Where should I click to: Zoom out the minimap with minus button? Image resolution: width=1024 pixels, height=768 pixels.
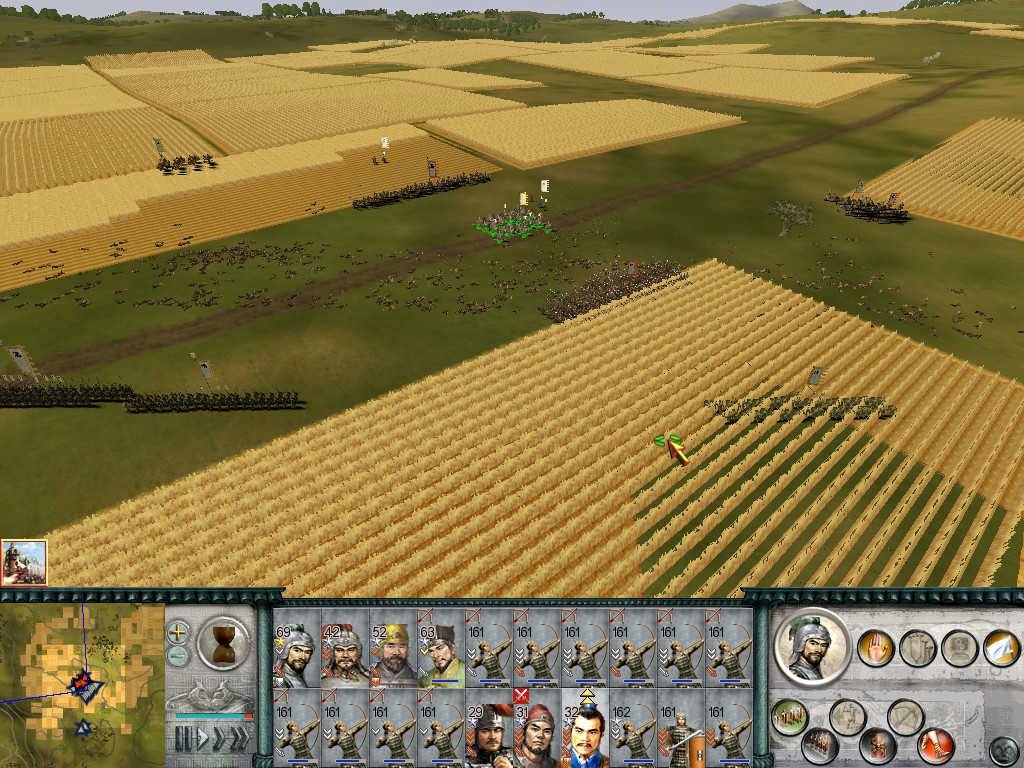[178, 656]
